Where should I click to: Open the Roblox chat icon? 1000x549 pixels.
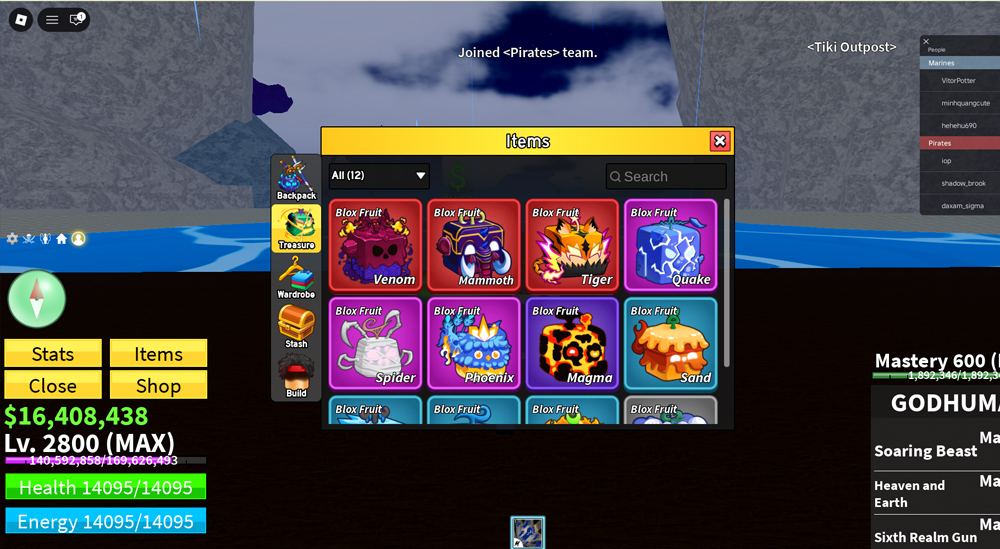76,19
